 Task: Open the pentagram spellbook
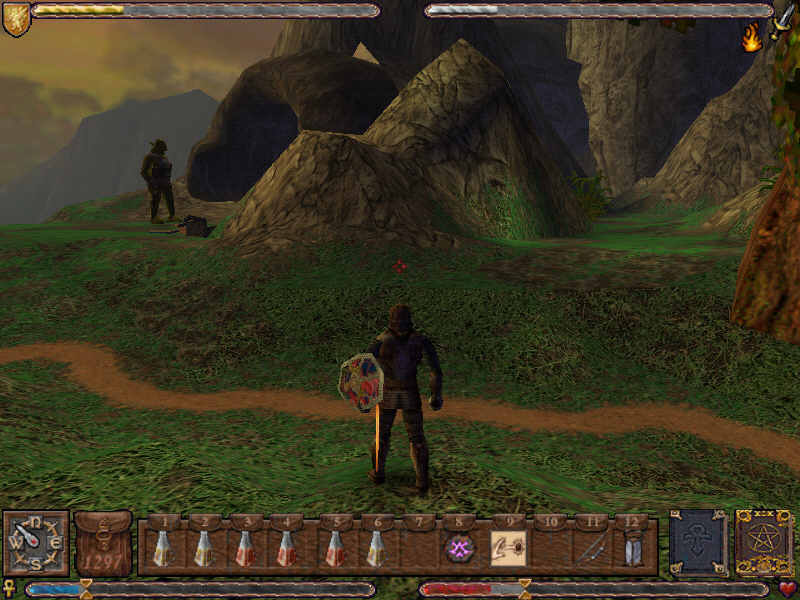764,543
